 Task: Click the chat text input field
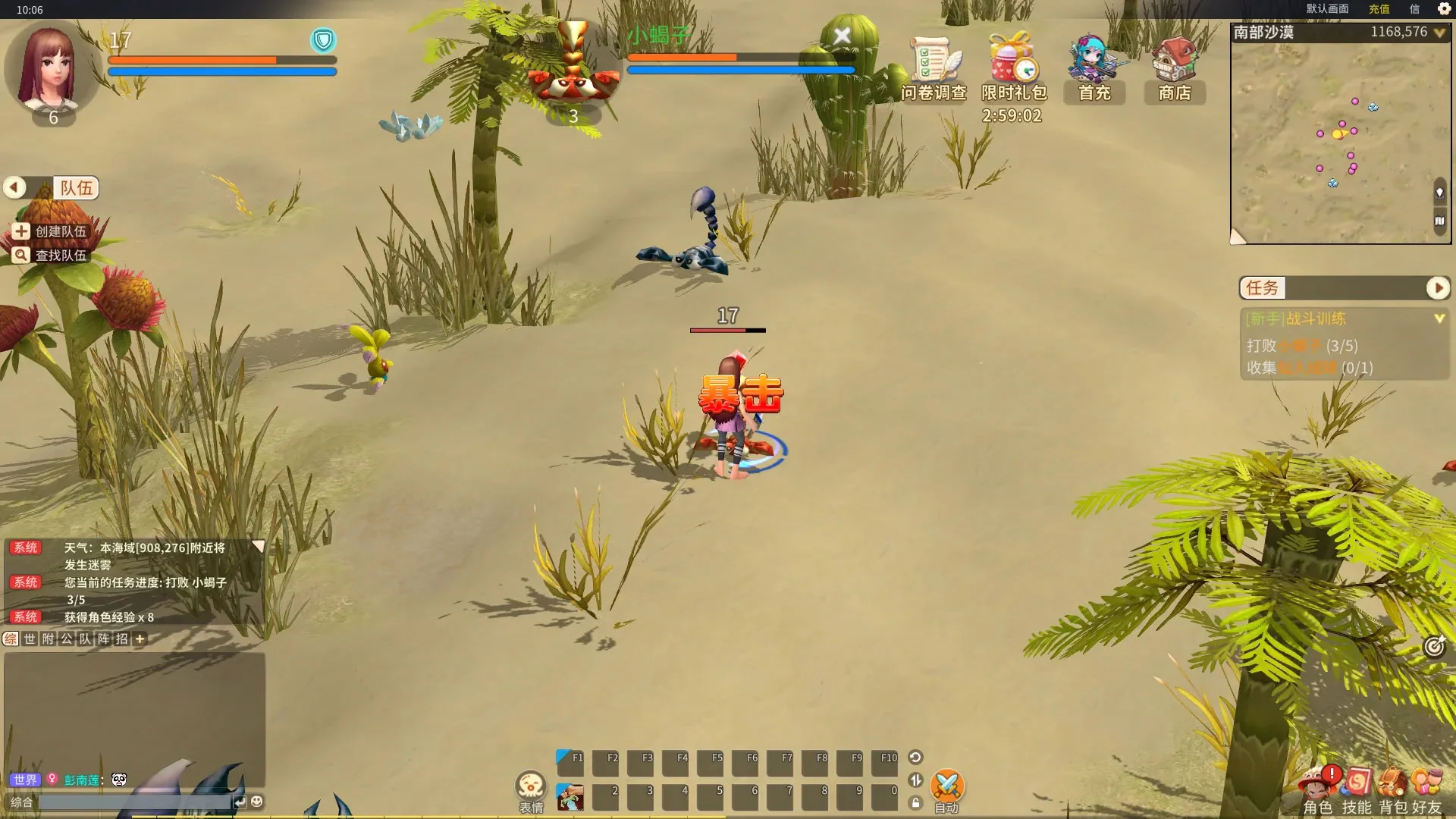[135, 802]
